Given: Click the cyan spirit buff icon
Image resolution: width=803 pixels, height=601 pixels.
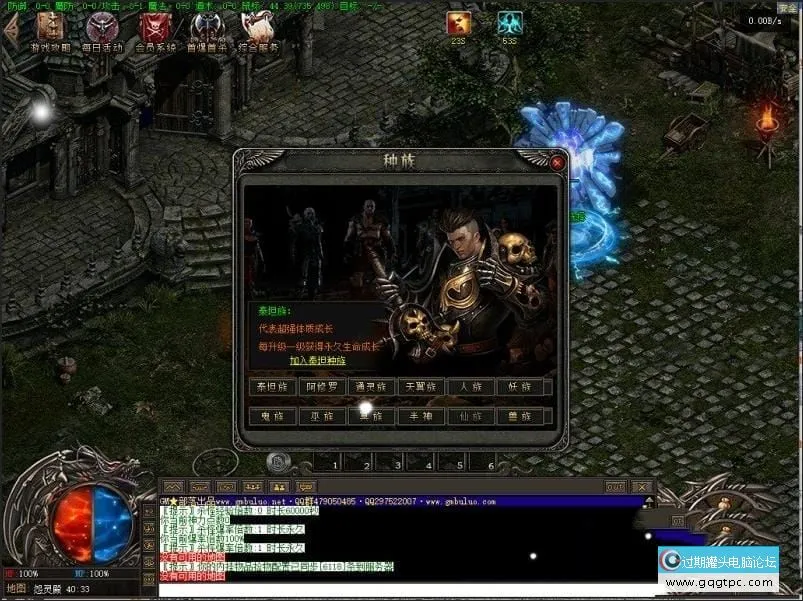Looking at the screenshot, I should 510,24.
